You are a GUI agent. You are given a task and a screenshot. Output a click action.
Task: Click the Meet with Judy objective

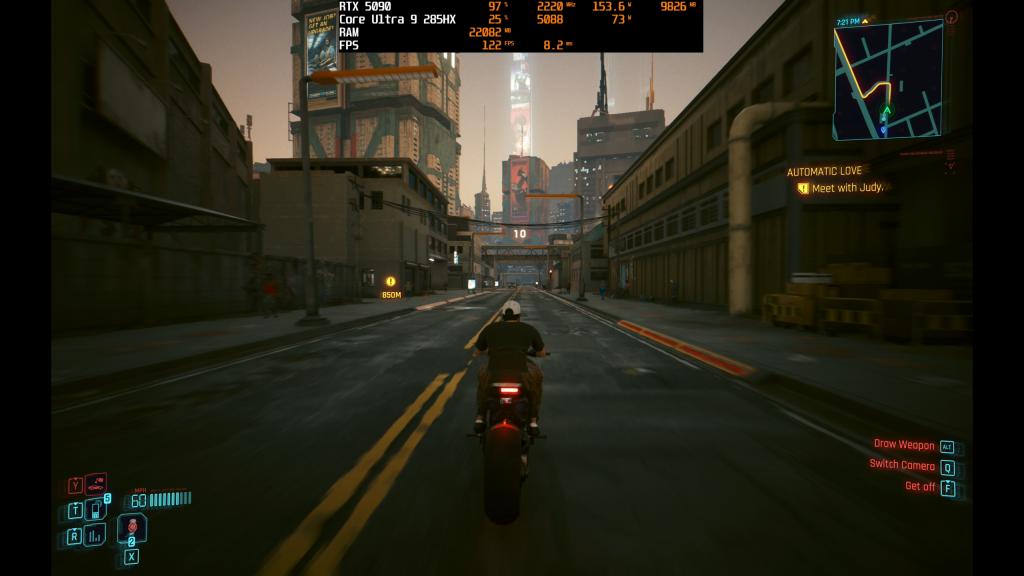[847, 188]
